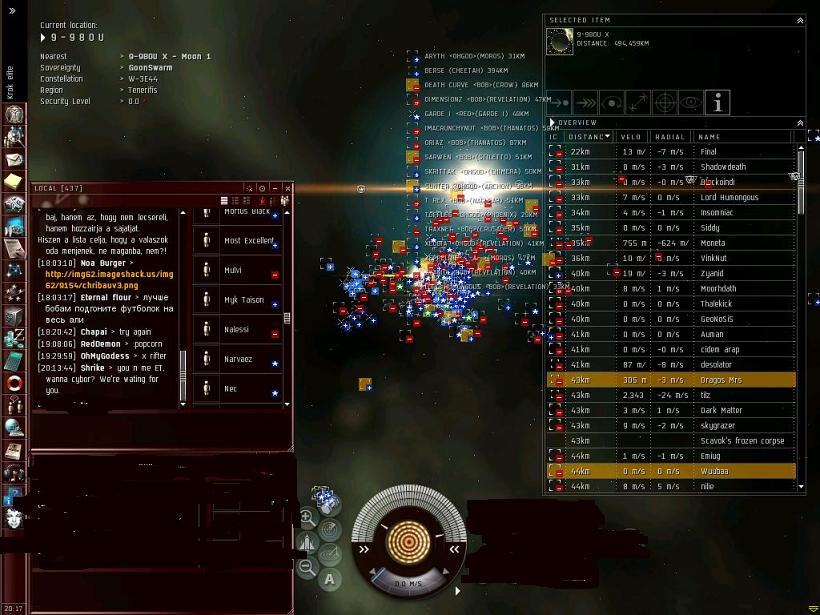820x615 pixels.
Task: Collapse the Selected Item panel
Action: tap(799, 20)
